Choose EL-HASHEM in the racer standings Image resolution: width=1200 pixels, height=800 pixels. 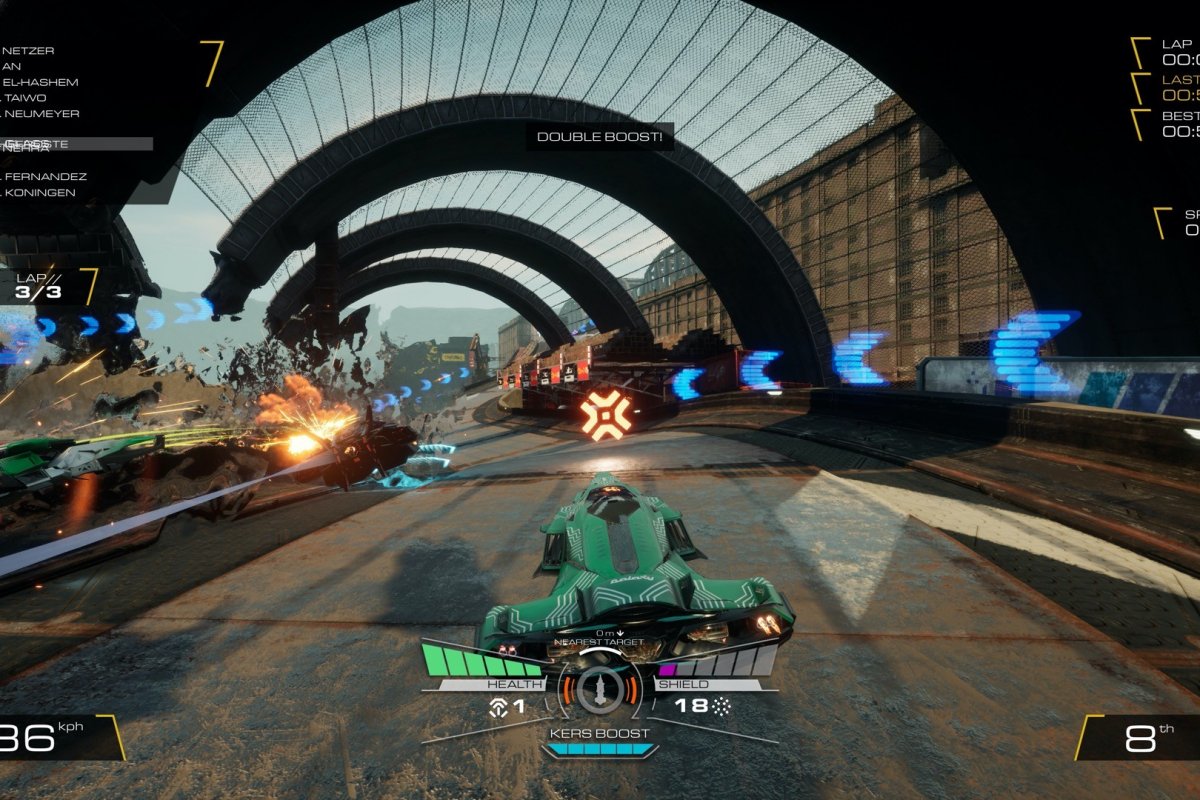click(40, 82)
